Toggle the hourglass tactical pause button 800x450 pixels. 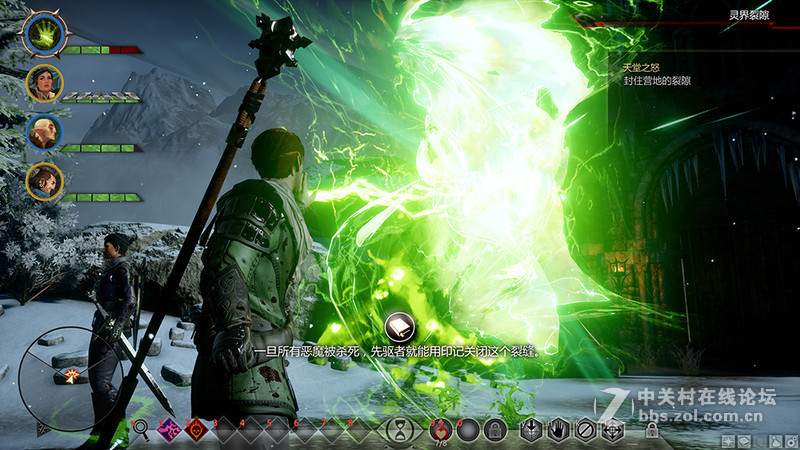(400, 430)
